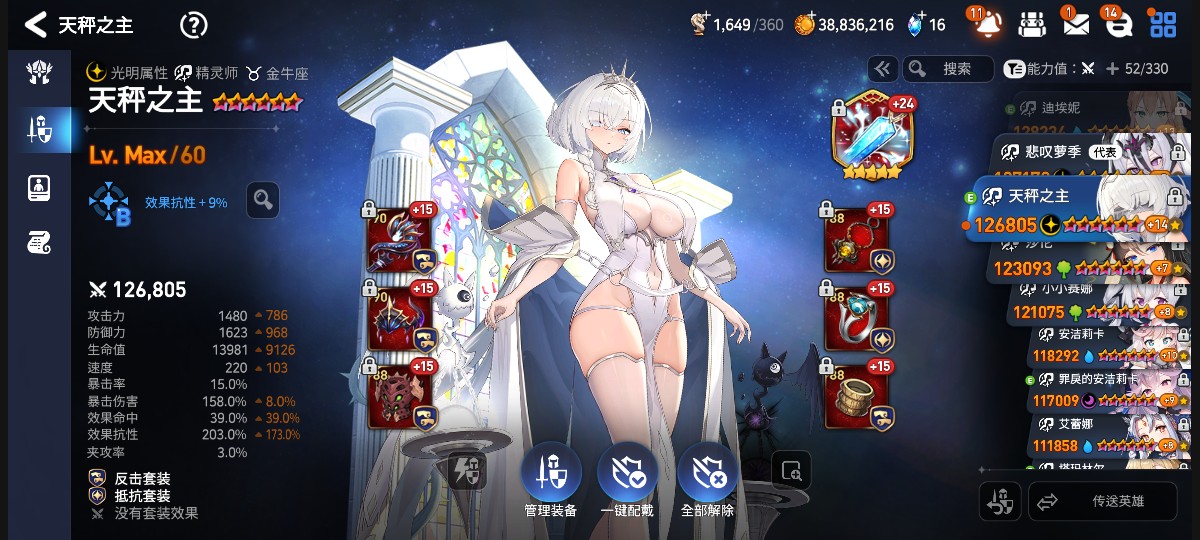
Task: Collapse the hero list with double arrows
Action: (881, 69)
